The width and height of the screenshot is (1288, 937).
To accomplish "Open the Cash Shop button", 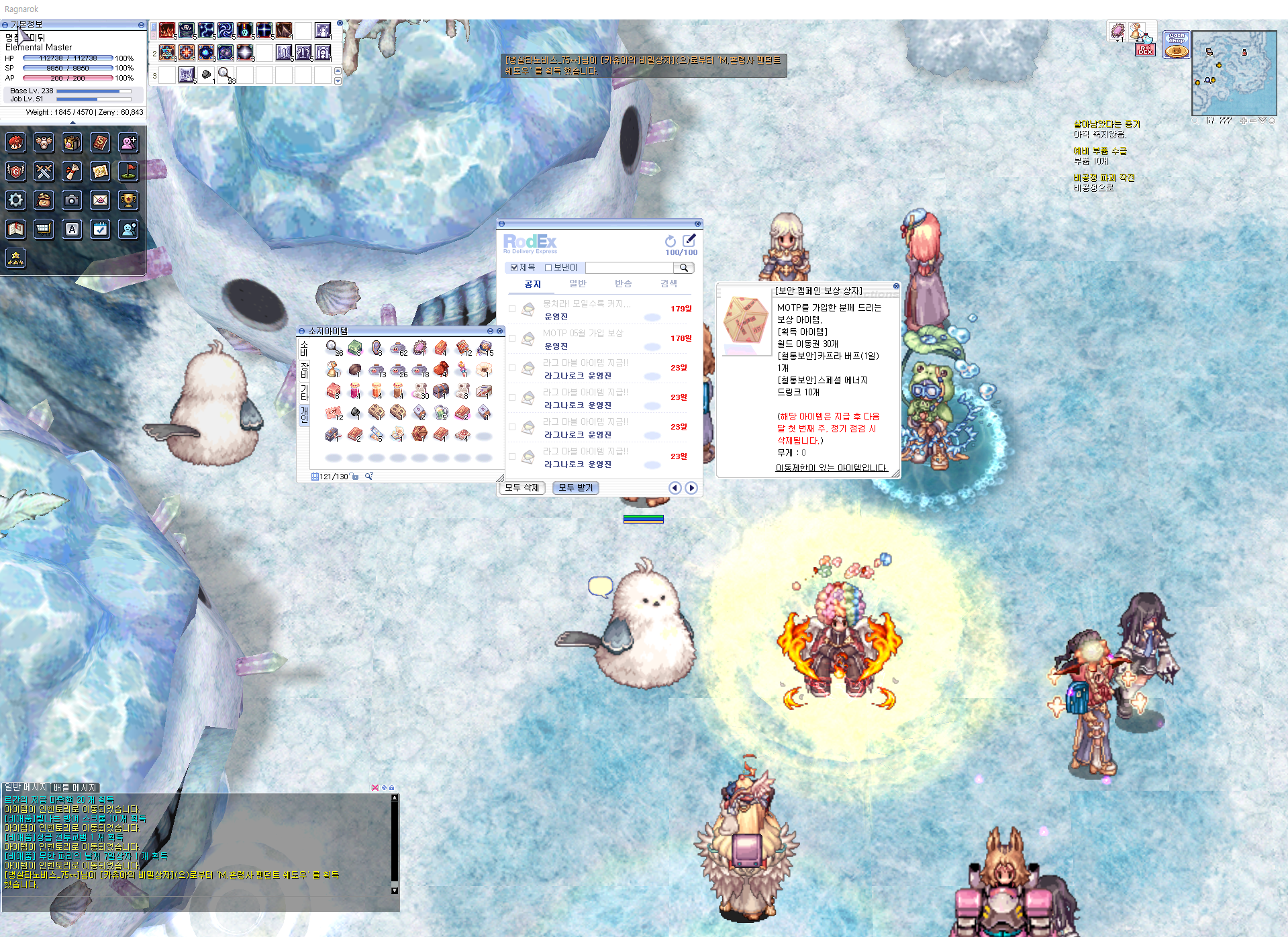I will pyautogui.click(x=1177, y=45).
